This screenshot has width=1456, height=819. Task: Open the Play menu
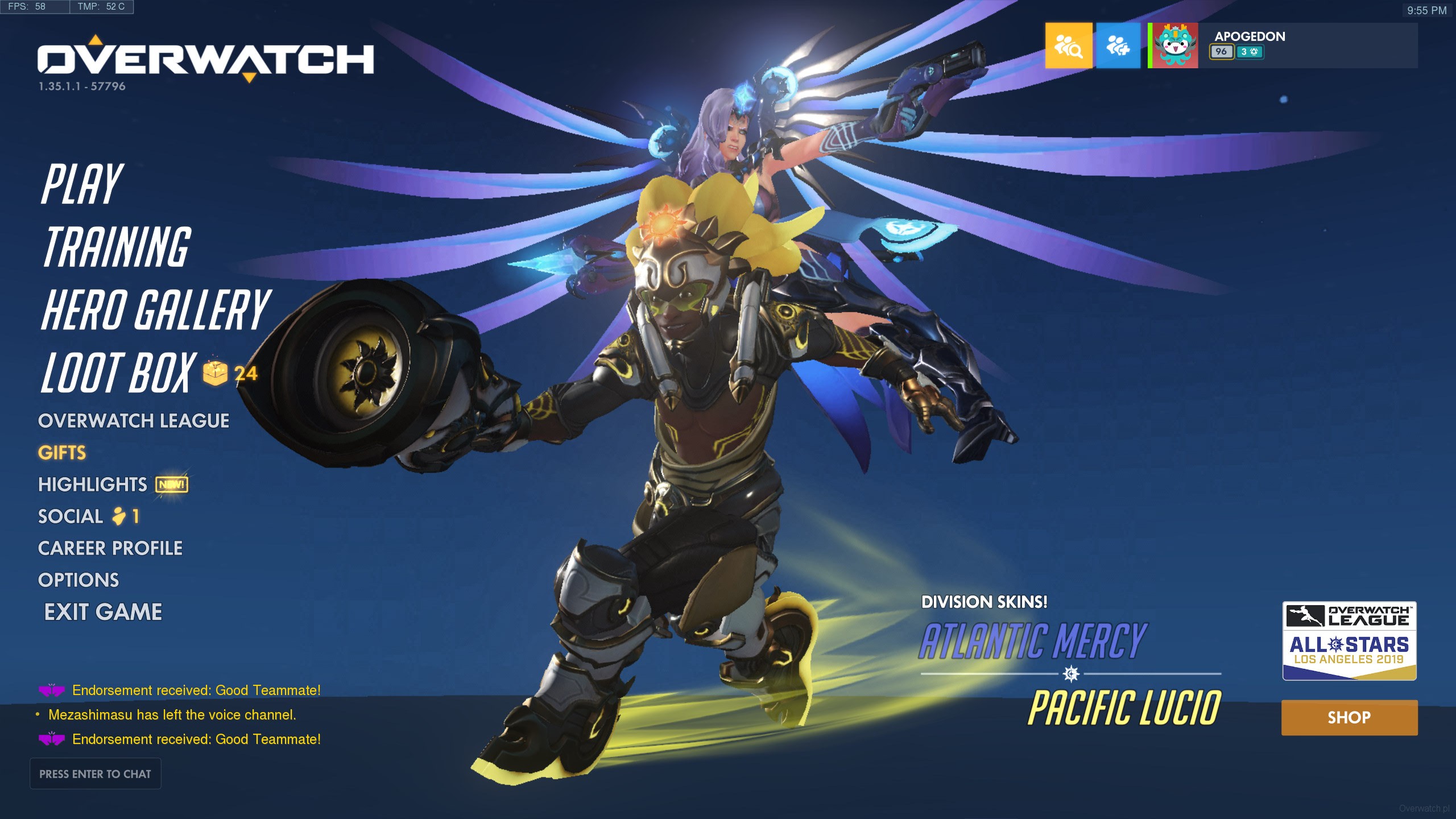[x=82, y=184]
